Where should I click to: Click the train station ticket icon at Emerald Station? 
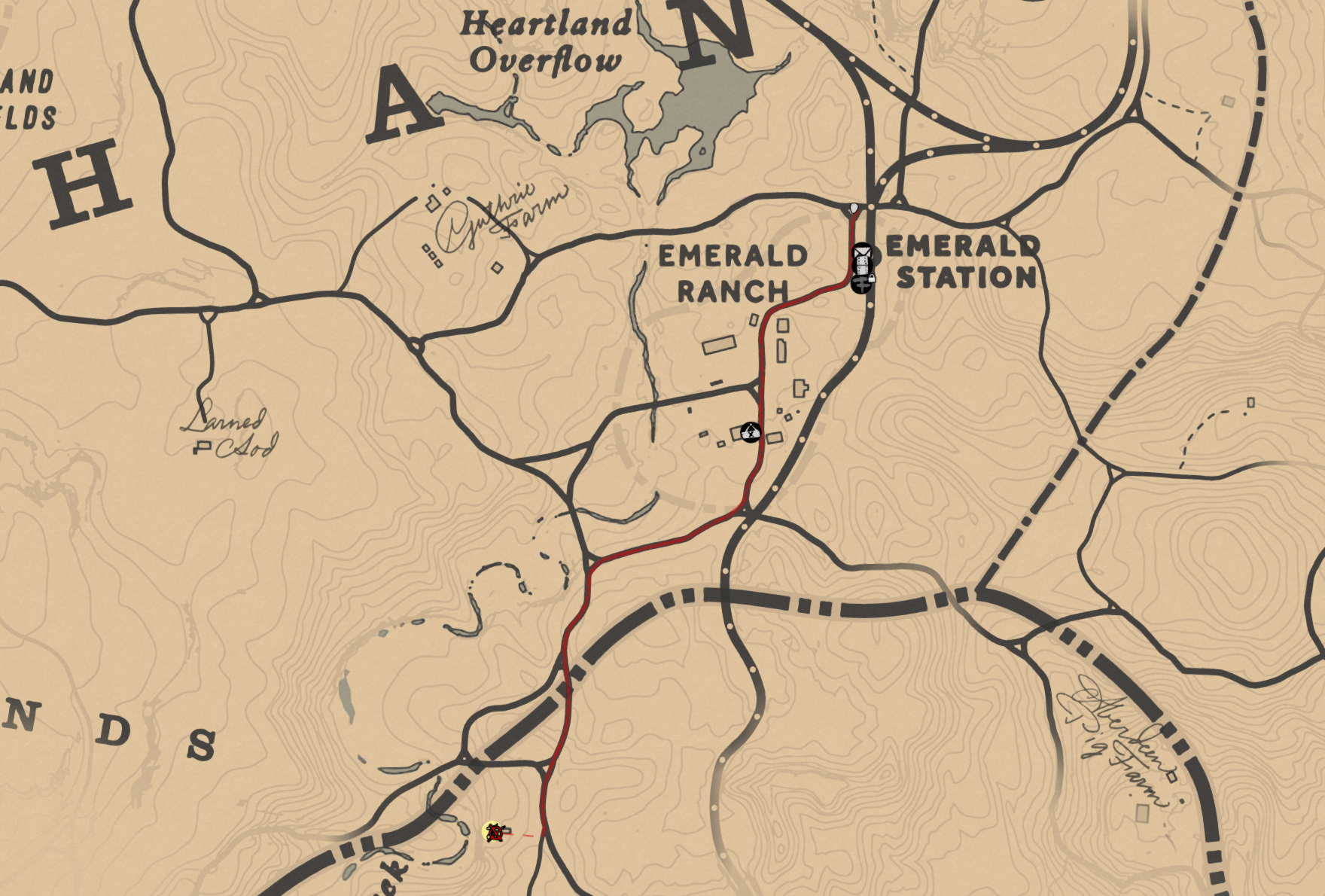tap(863, 265)
